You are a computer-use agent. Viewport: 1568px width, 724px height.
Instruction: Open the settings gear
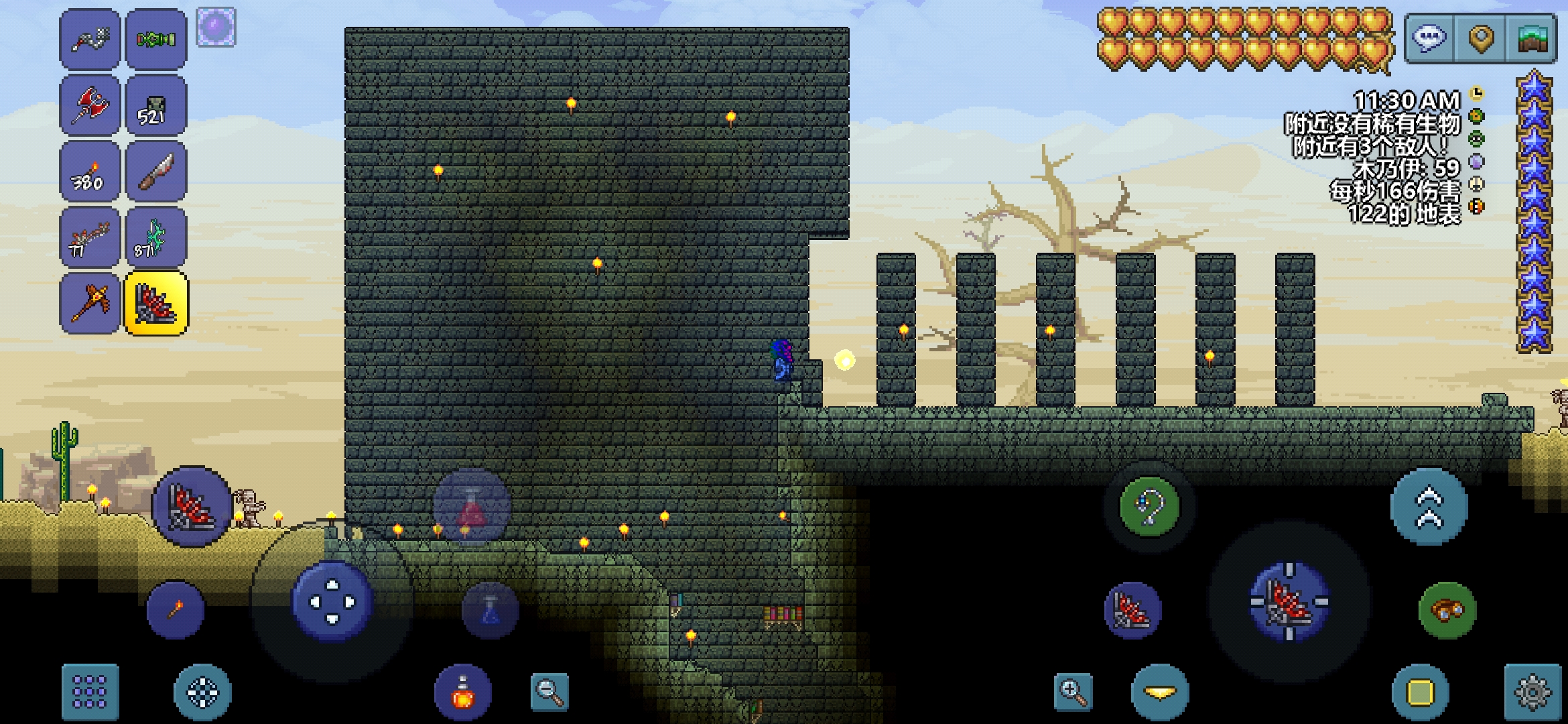1532,691
